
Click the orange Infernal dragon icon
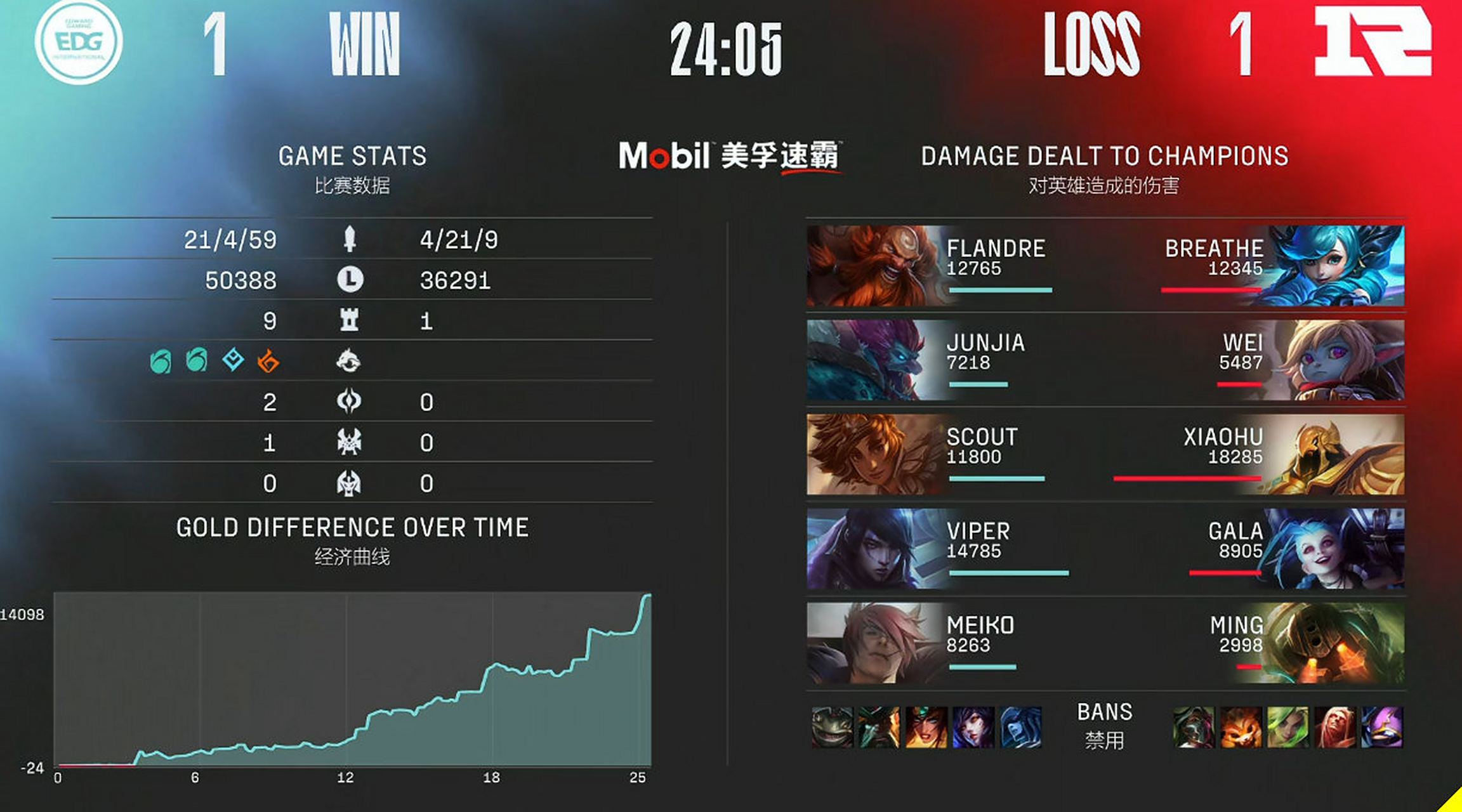point(268,362)
